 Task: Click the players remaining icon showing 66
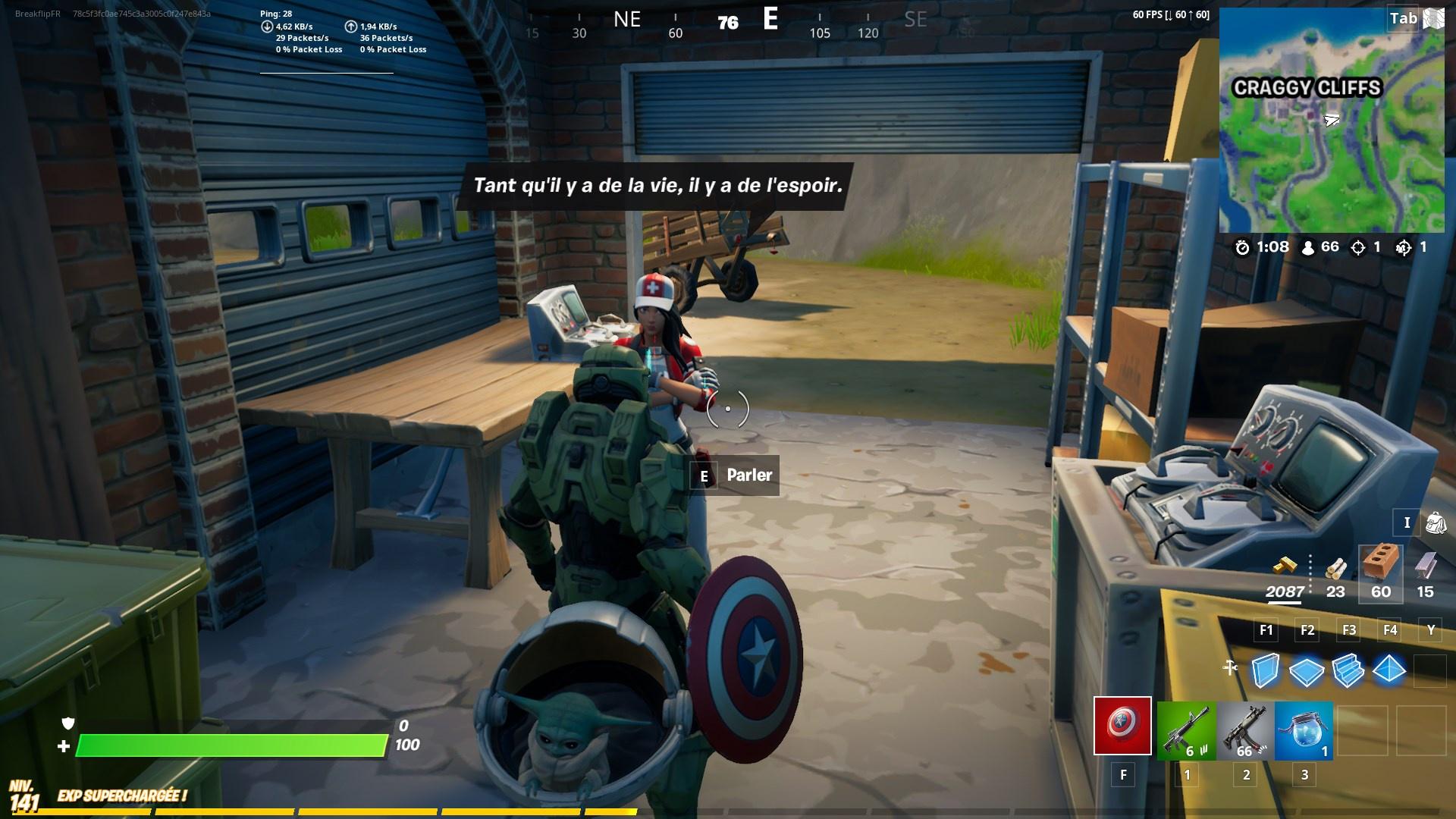coord(1310,246)
